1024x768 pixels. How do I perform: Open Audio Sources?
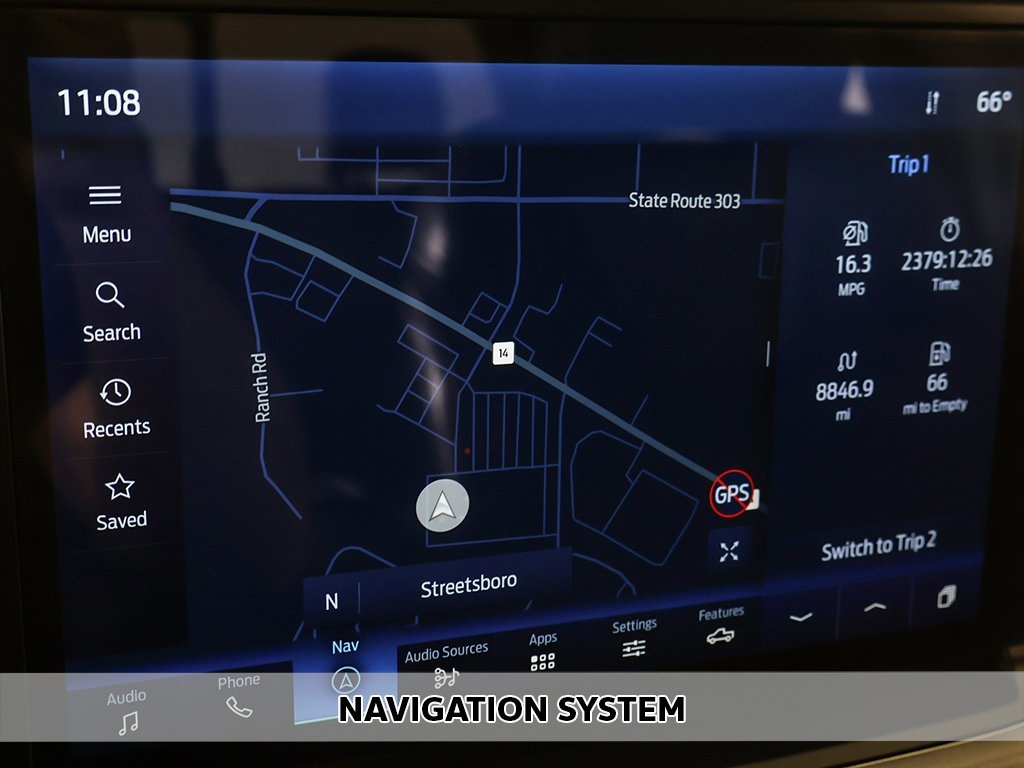[446, 665]
